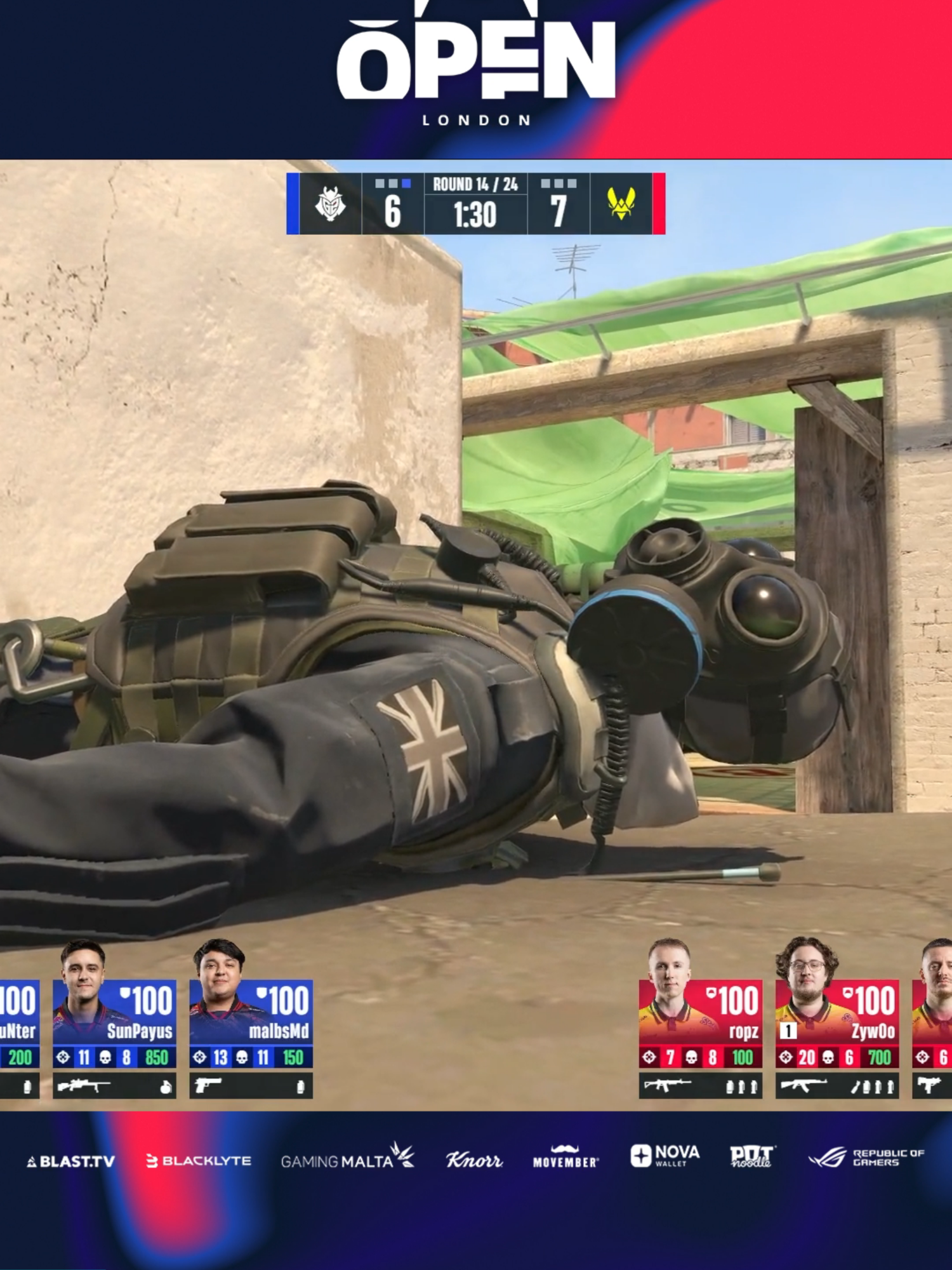Select the skull icon on SunPayus's card

pyautogui.click(x=105, y=1056)
